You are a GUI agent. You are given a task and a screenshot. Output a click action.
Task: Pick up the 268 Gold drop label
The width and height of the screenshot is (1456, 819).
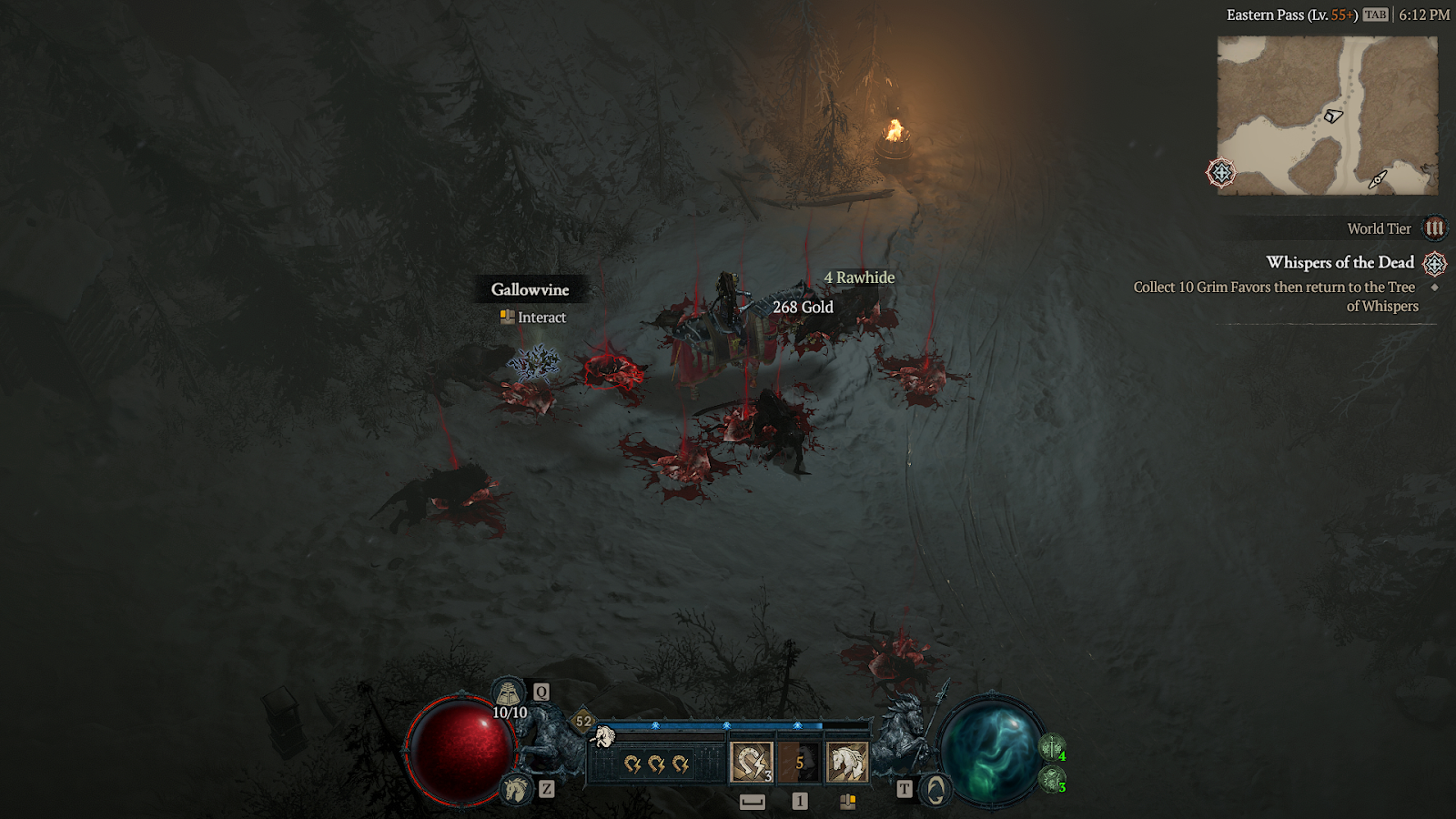click(803, 308)
